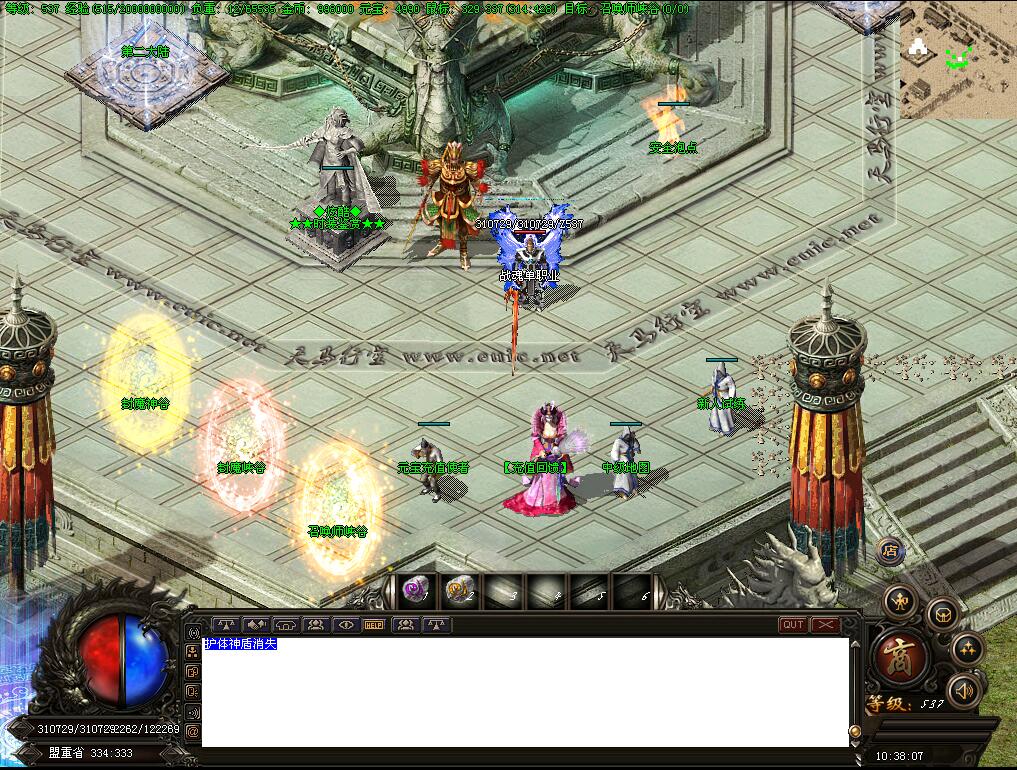Use the purple scroll in hotbar slot 1
The width and height of the screenshot is (1017, 770).
click(x=415, y=591)
